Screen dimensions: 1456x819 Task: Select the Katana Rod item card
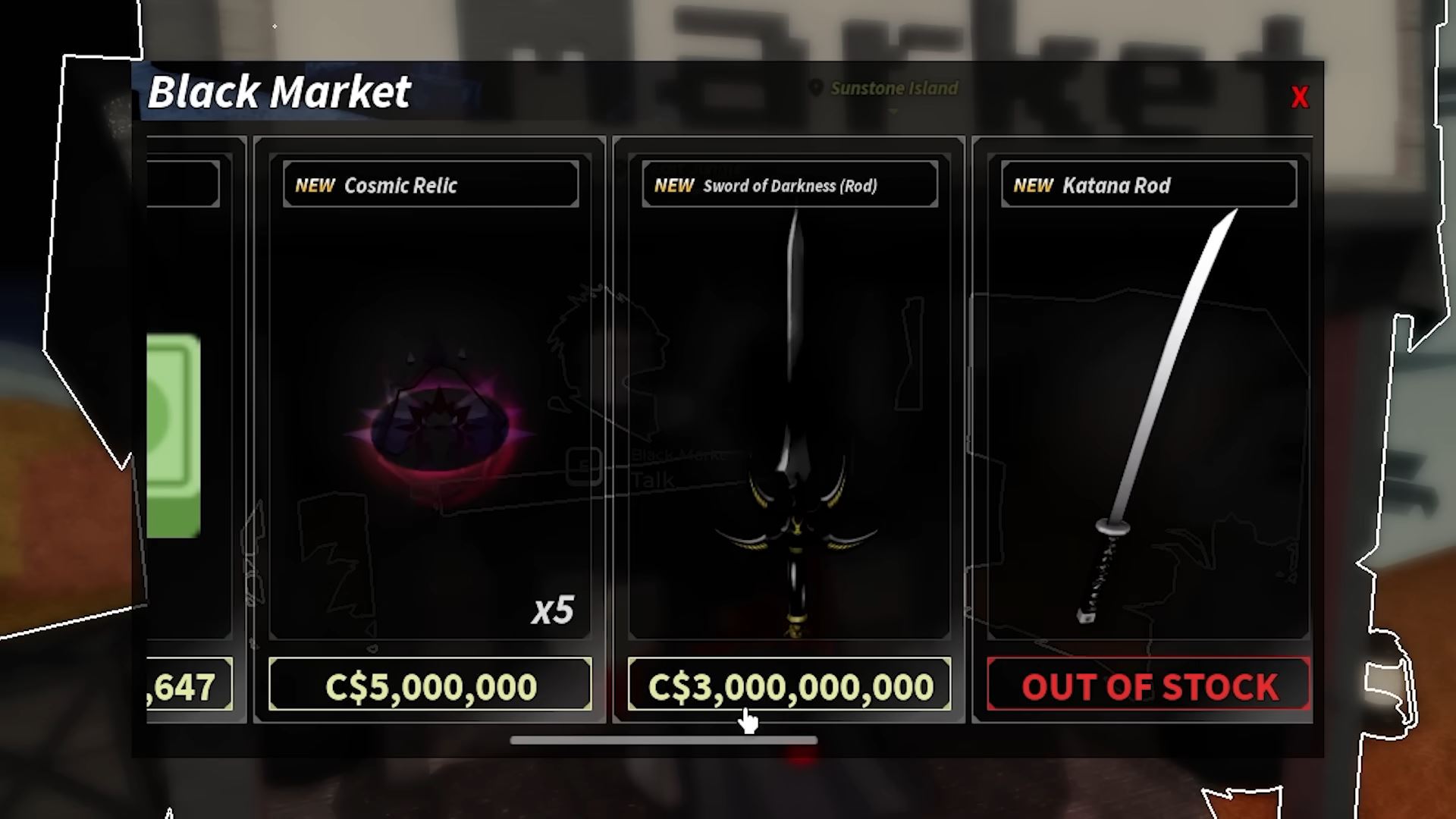pyautogui.click(x=1148, y=425)
